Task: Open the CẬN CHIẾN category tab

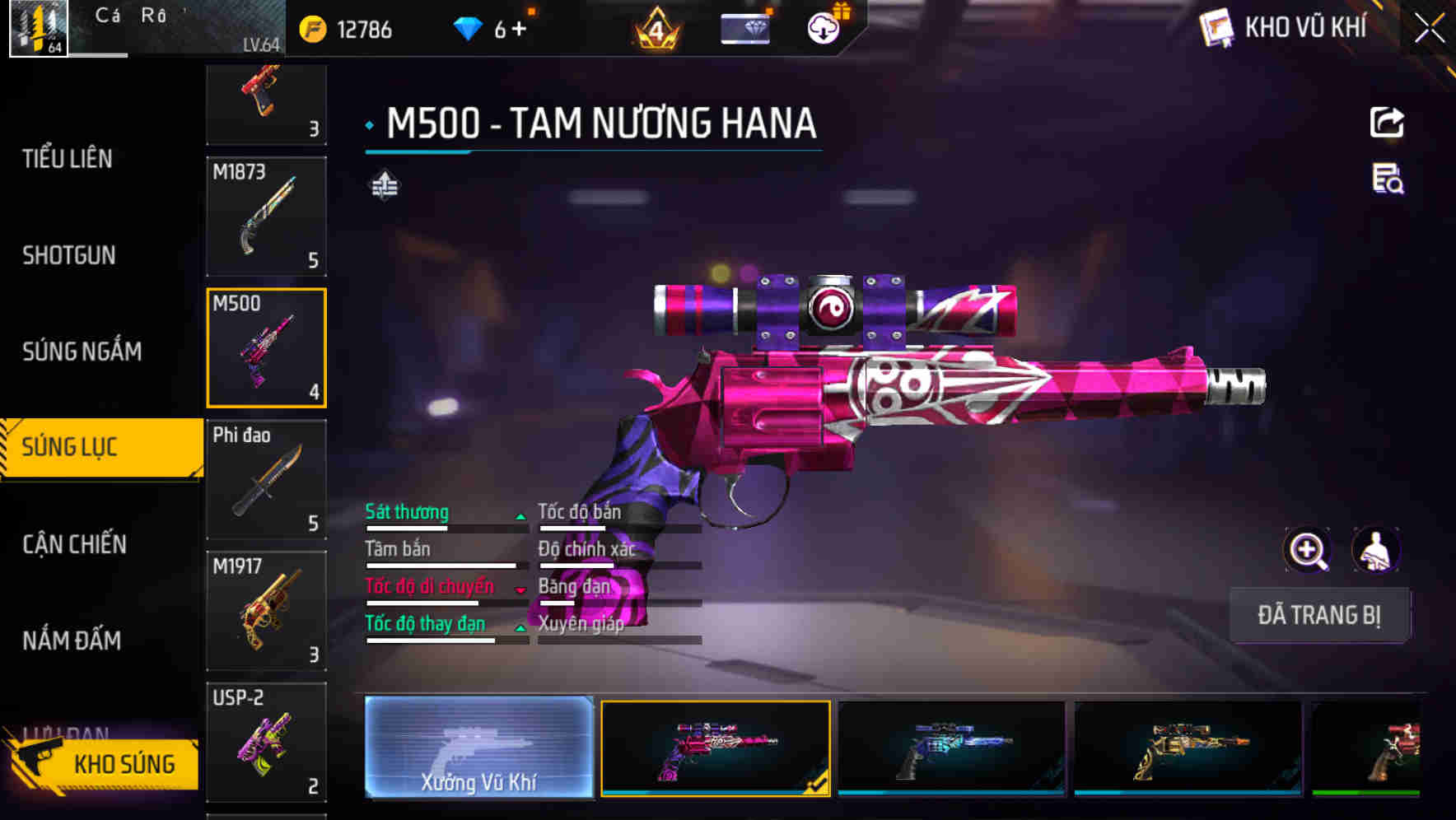Action: coord(73,544)
